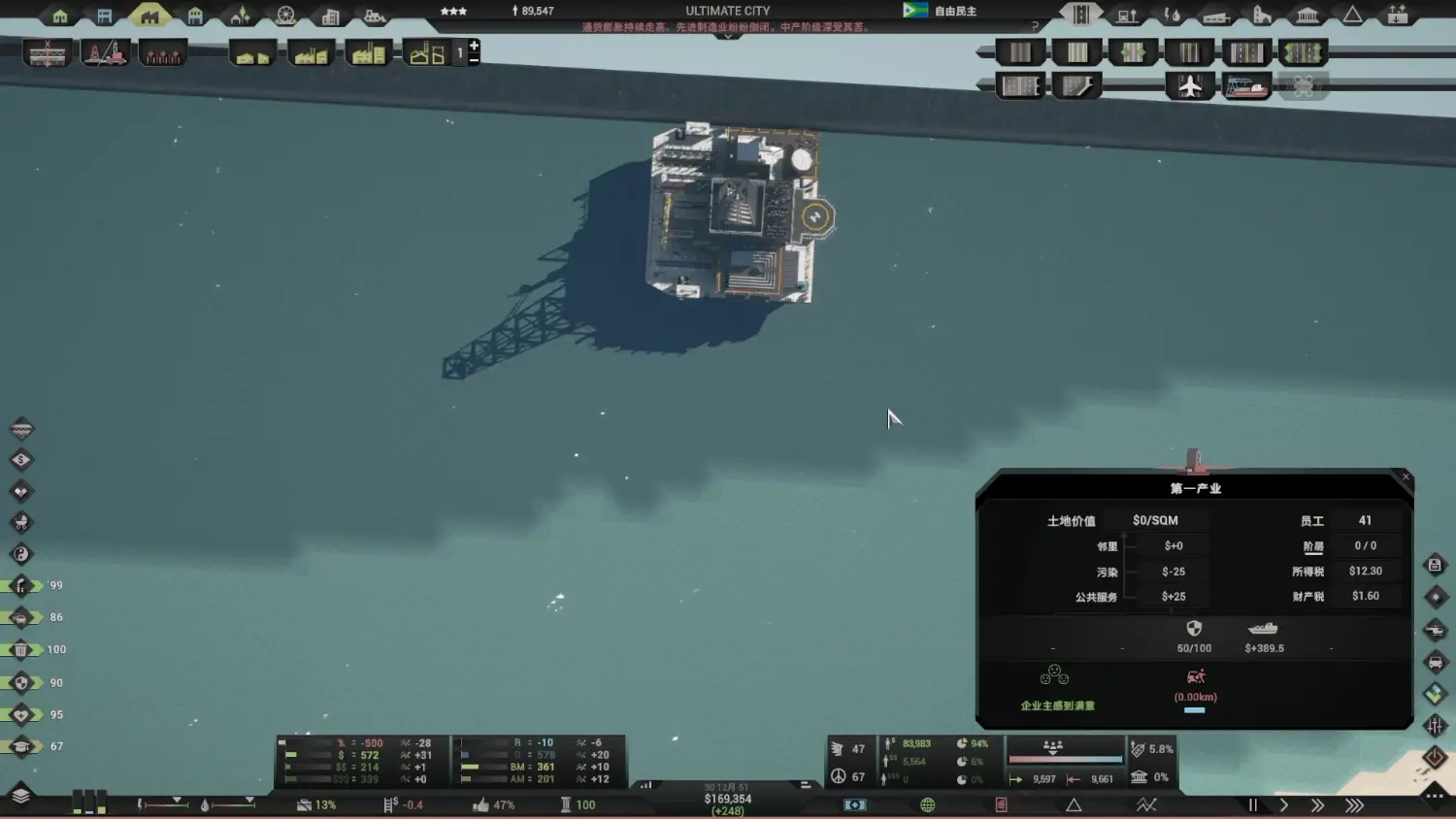Show the statistics graph panel
This screenshot has width=1456, height=819.
coord(1146,804)
